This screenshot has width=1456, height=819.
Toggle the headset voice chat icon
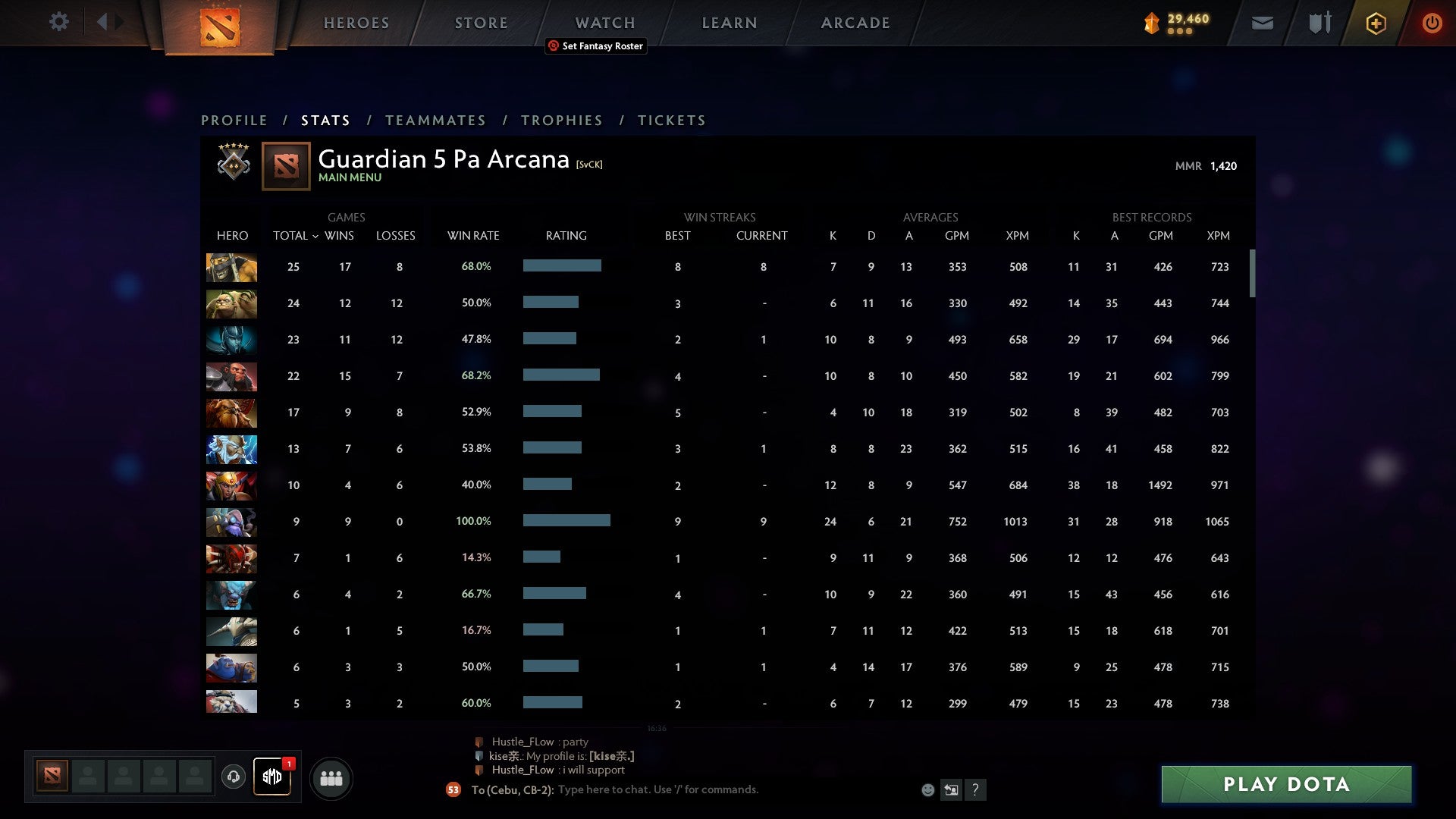pos(234,778)
